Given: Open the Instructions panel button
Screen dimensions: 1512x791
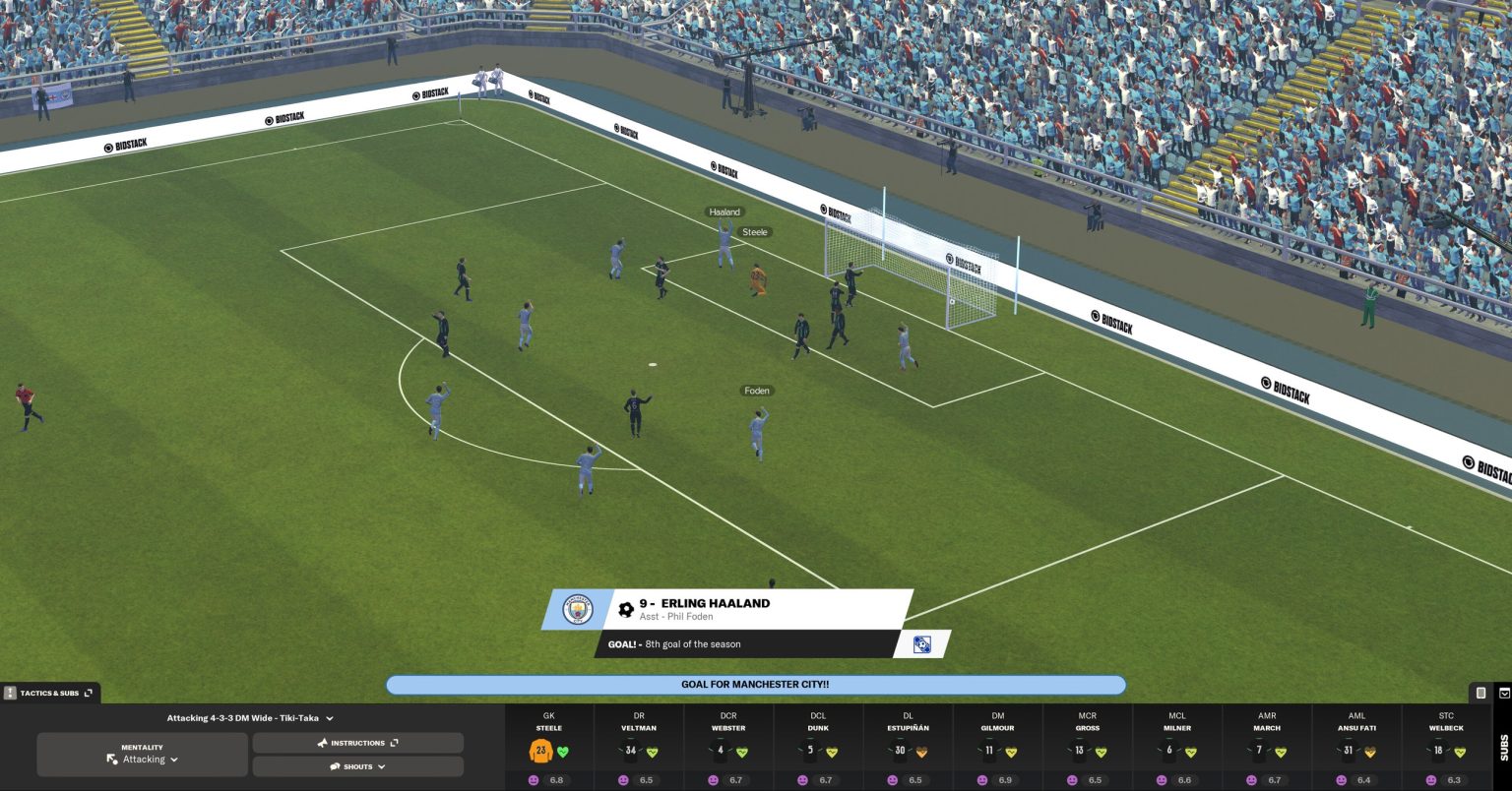Looking at the screenshot, I should tap(357, 742).
